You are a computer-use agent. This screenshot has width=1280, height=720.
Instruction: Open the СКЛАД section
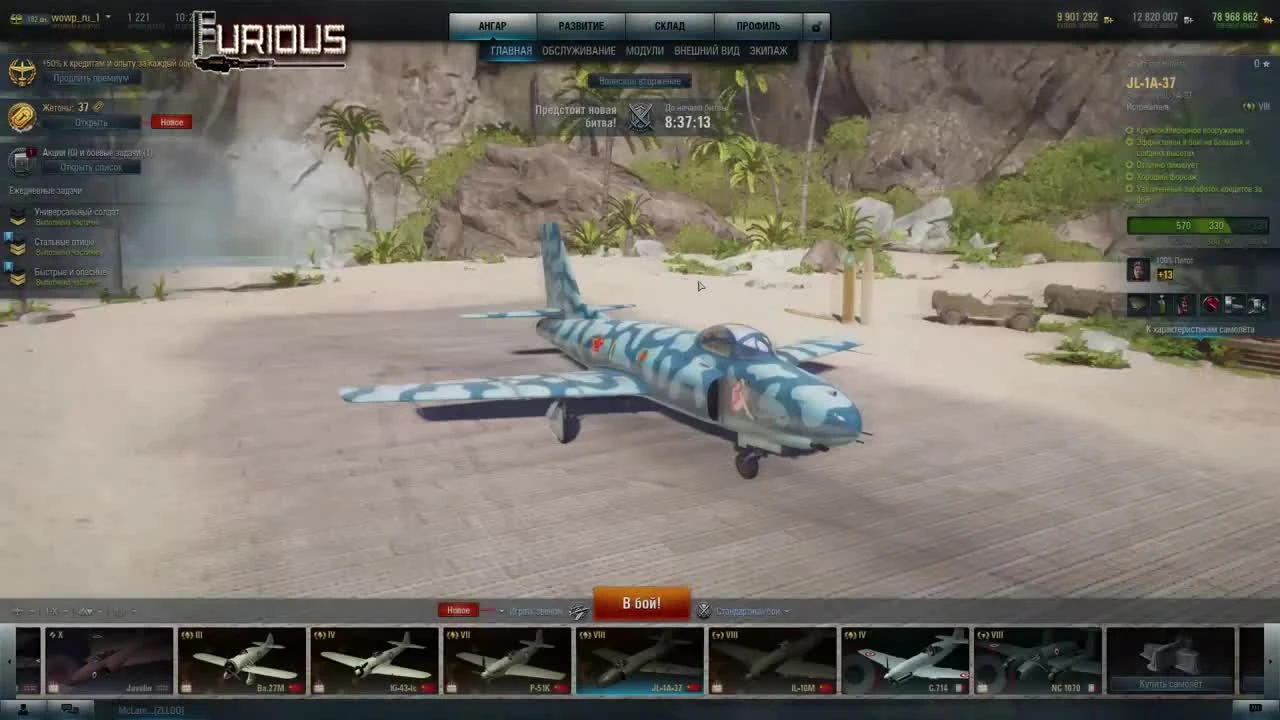pyautogui.click(x=670, y=25)
